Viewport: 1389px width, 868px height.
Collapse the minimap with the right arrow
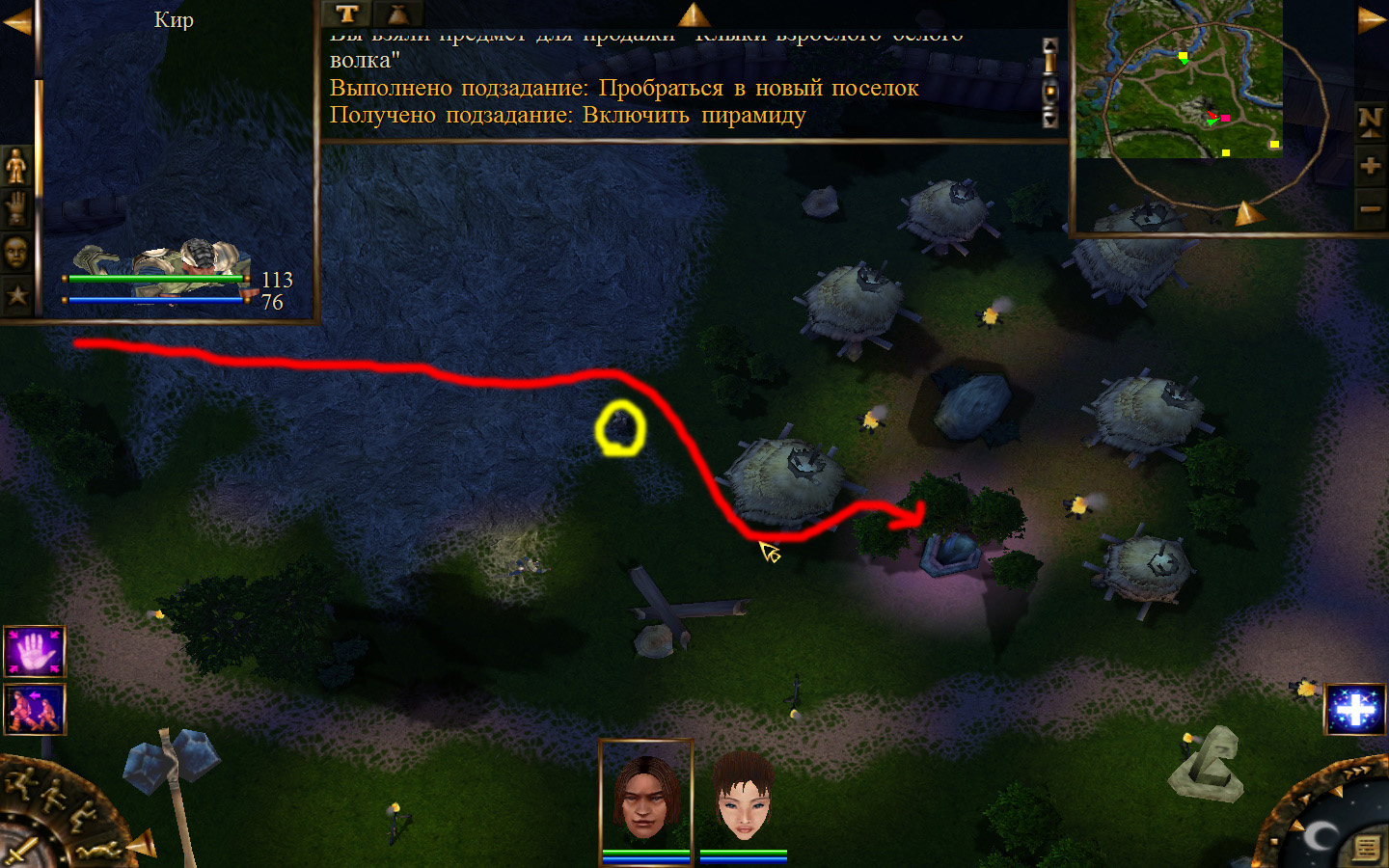click(x=1372, y=21)
